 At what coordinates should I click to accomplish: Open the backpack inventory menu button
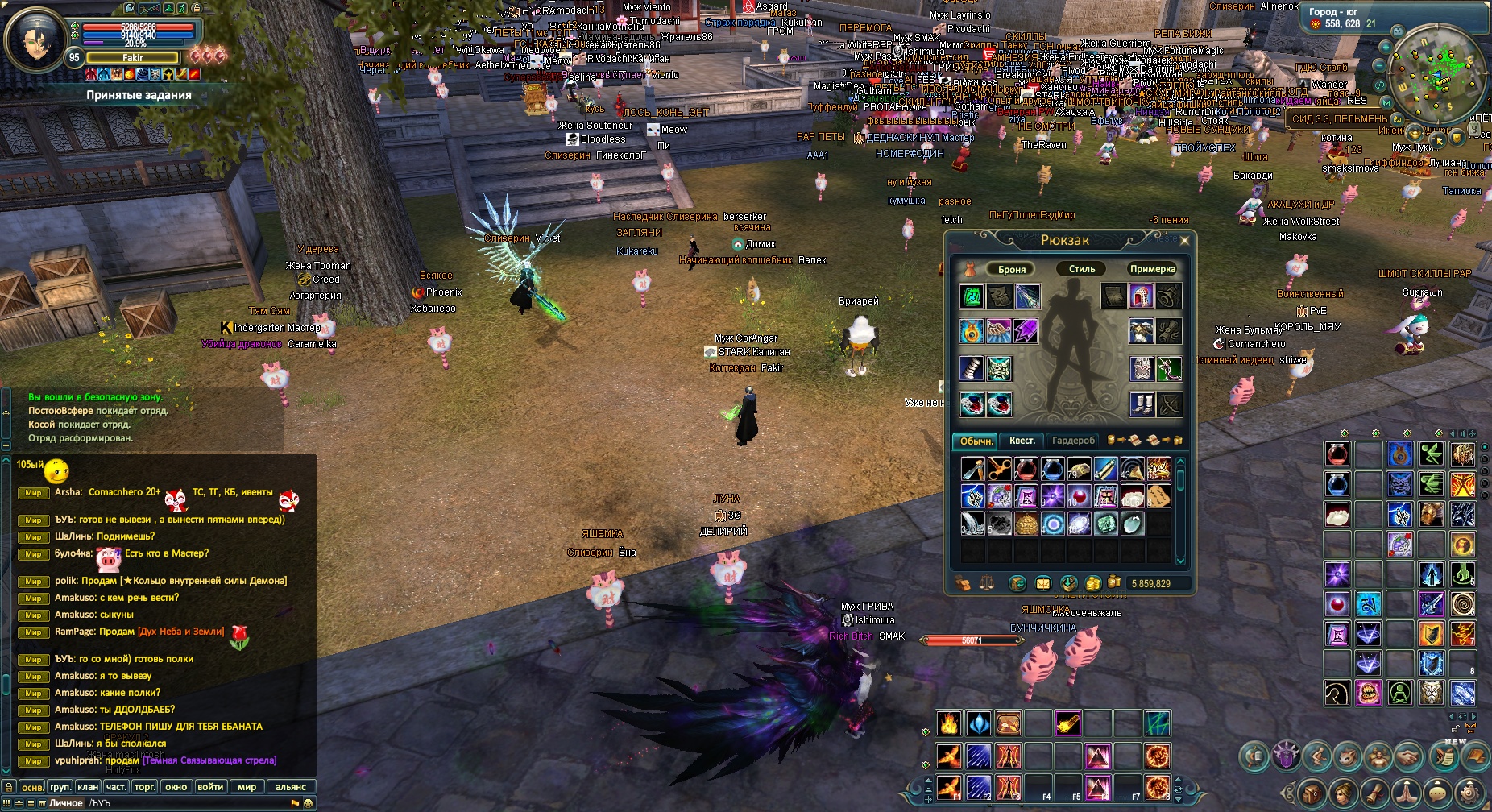pyautogui.click(x=1312, y=793)
